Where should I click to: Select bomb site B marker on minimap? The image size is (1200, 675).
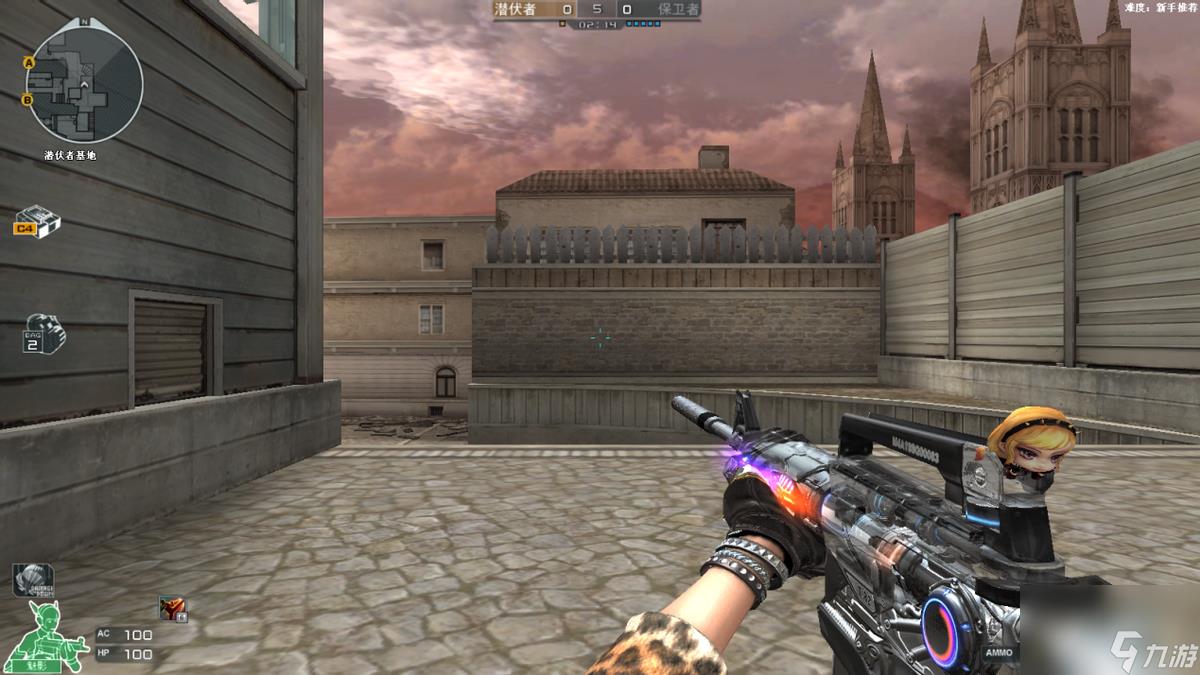pyautogui.click(x=28, y=99)
